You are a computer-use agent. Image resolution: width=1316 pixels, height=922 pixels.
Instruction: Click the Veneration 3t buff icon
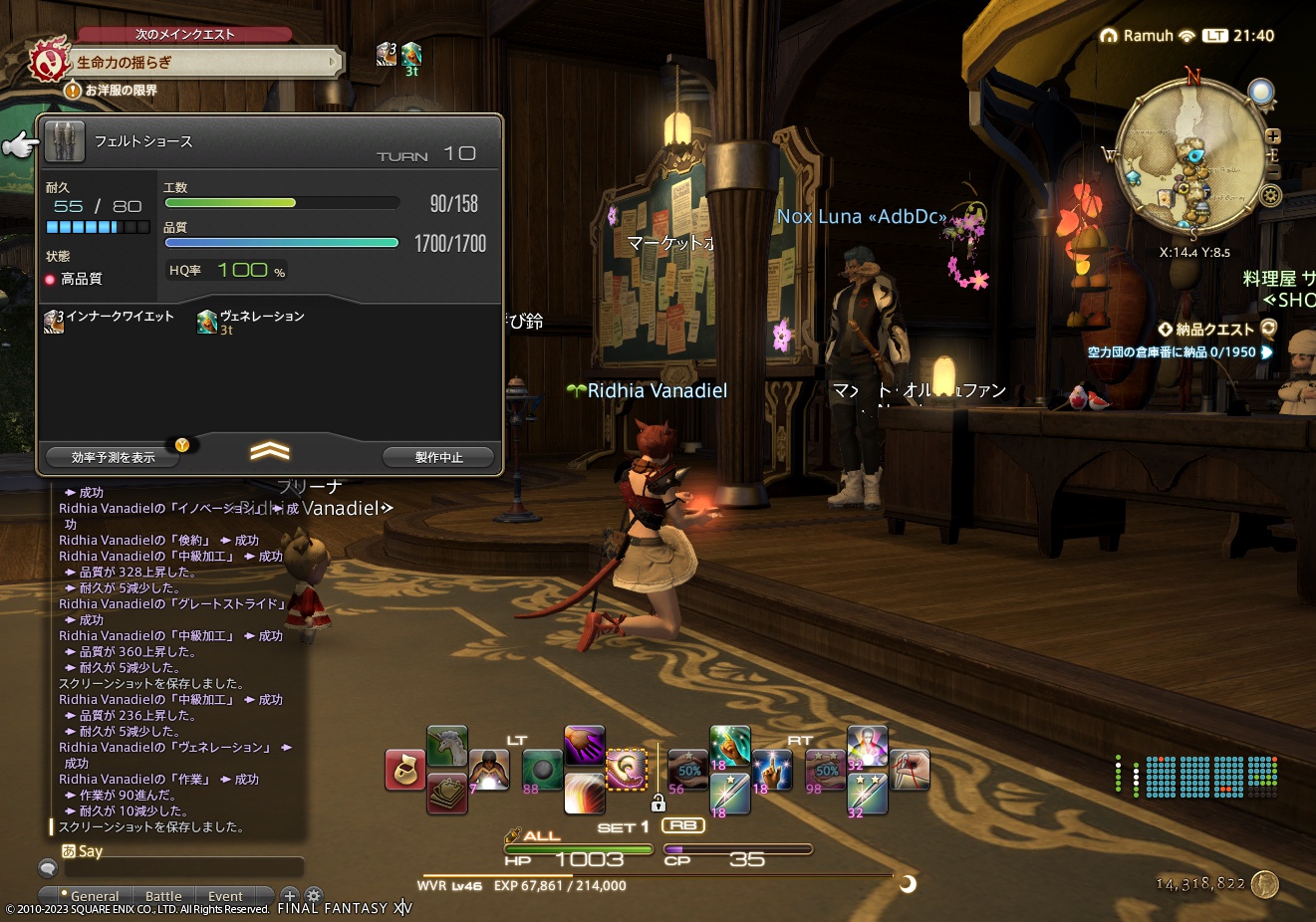[x=206, y=321]
